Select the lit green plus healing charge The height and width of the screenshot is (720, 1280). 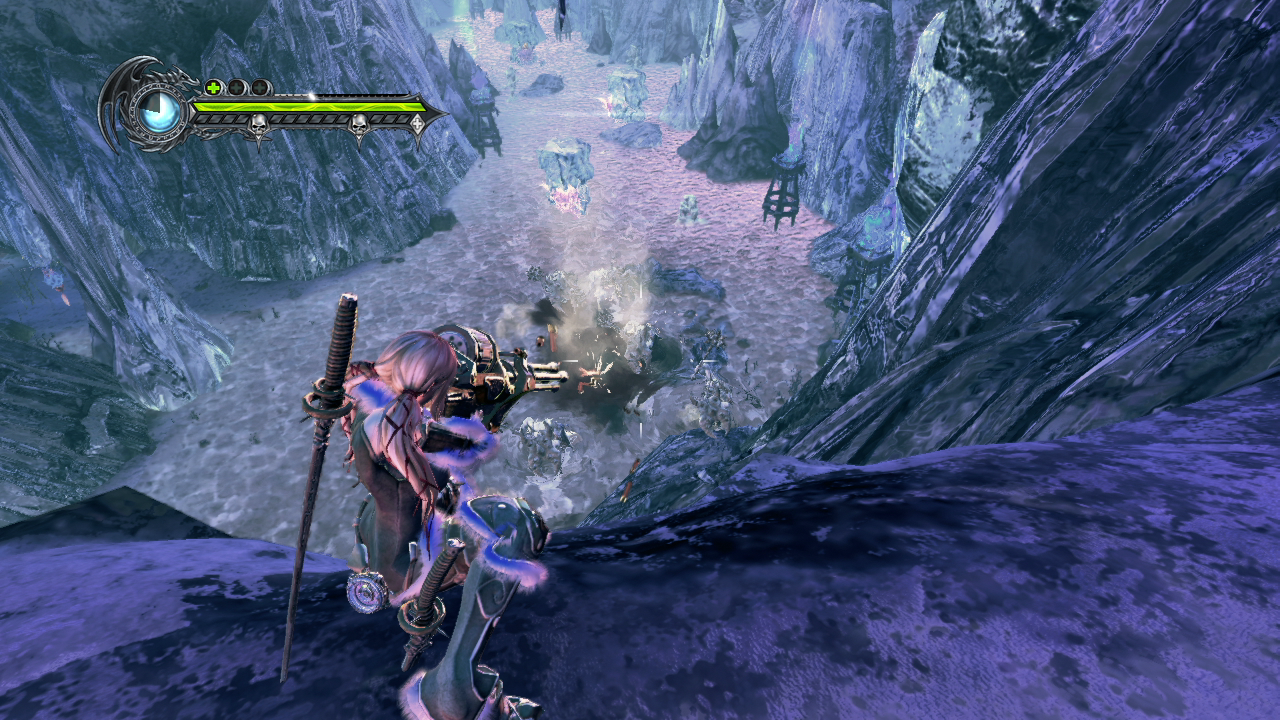pyautogui.click(x=214, y=87)
